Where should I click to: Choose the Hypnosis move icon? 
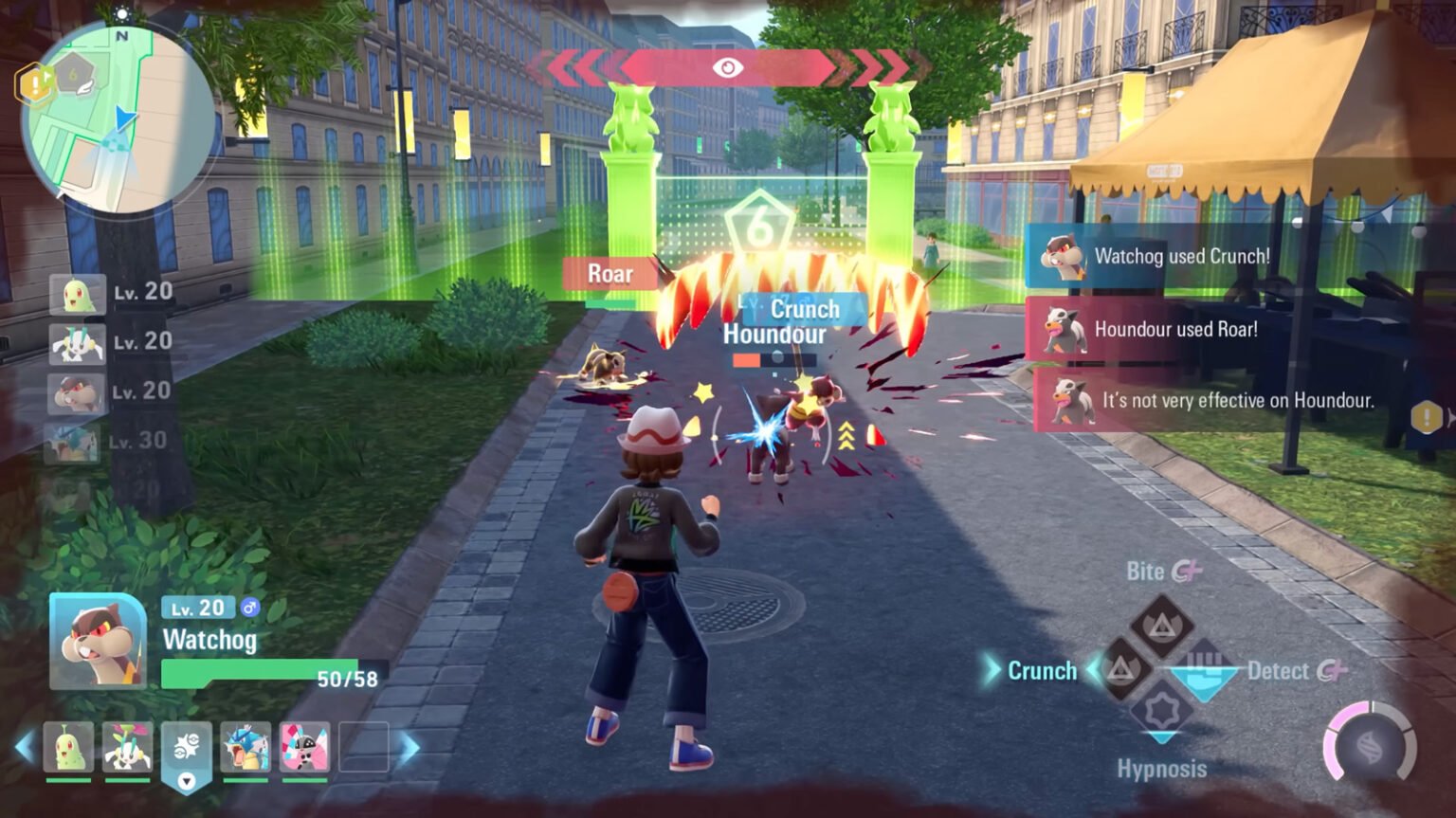point(1161,712)
